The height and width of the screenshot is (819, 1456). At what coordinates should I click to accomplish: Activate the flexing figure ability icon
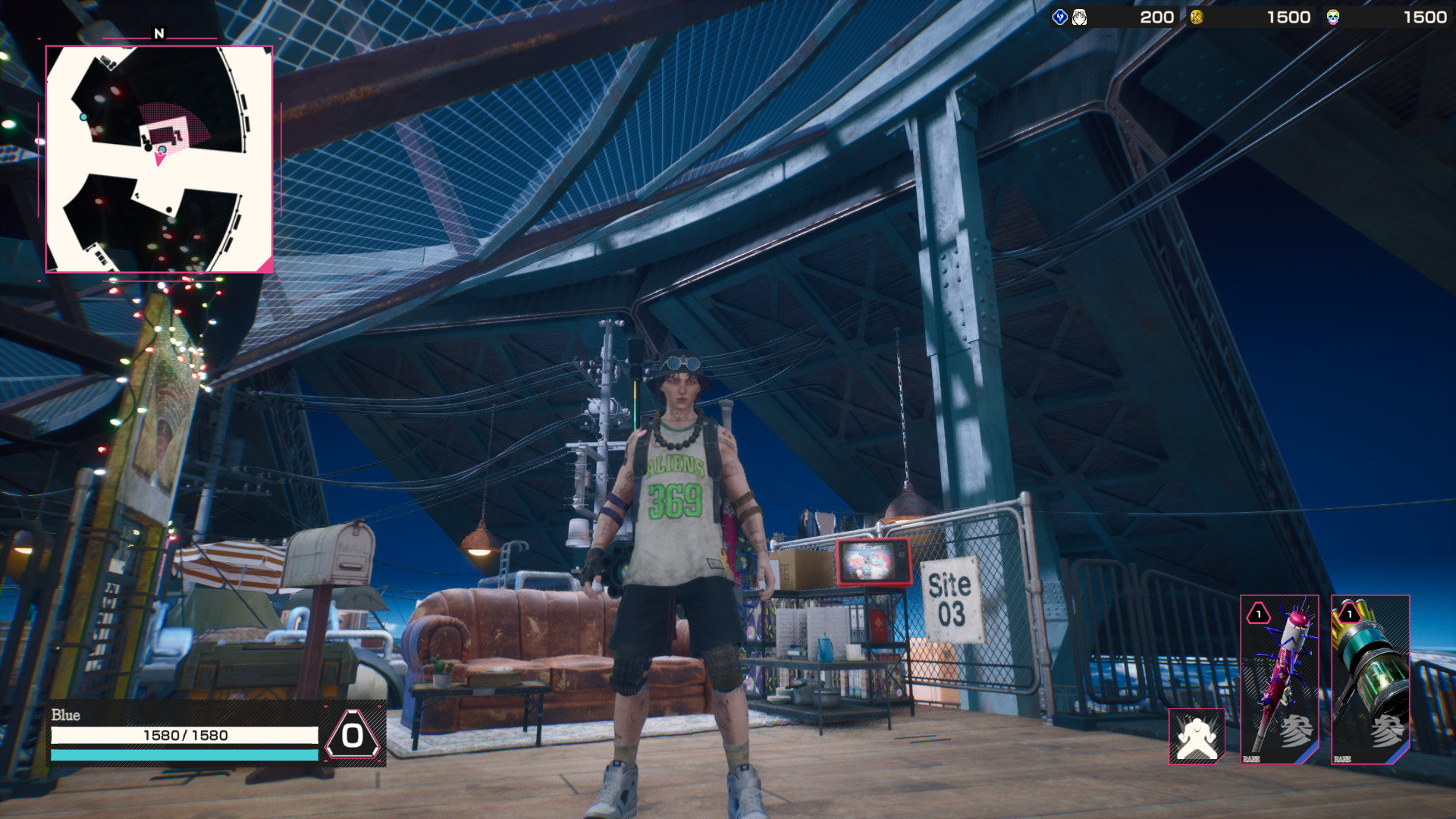[x=1197, y=736]
